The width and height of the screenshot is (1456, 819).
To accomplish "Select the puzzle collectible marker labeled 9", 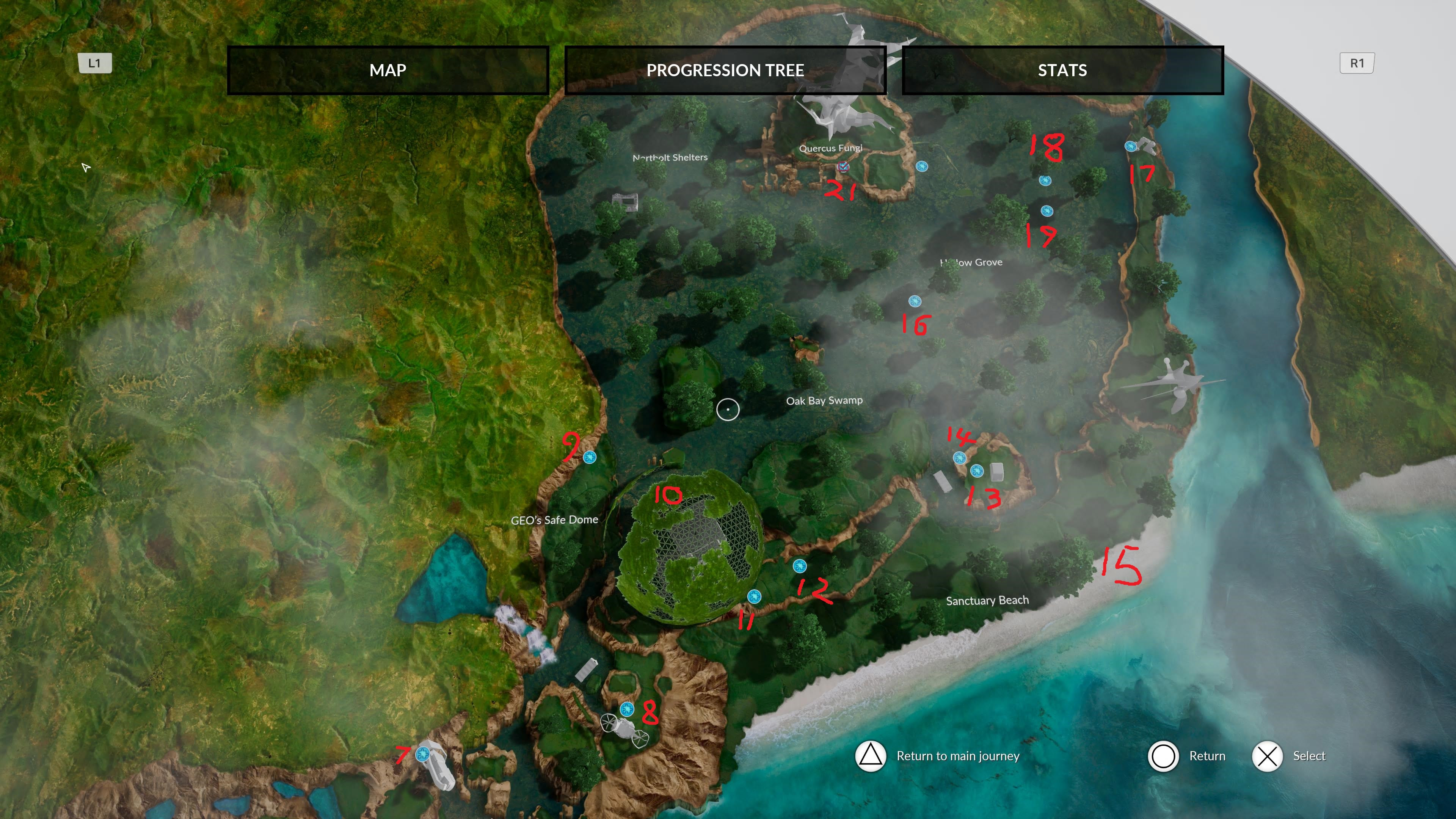I will point(590,457).
